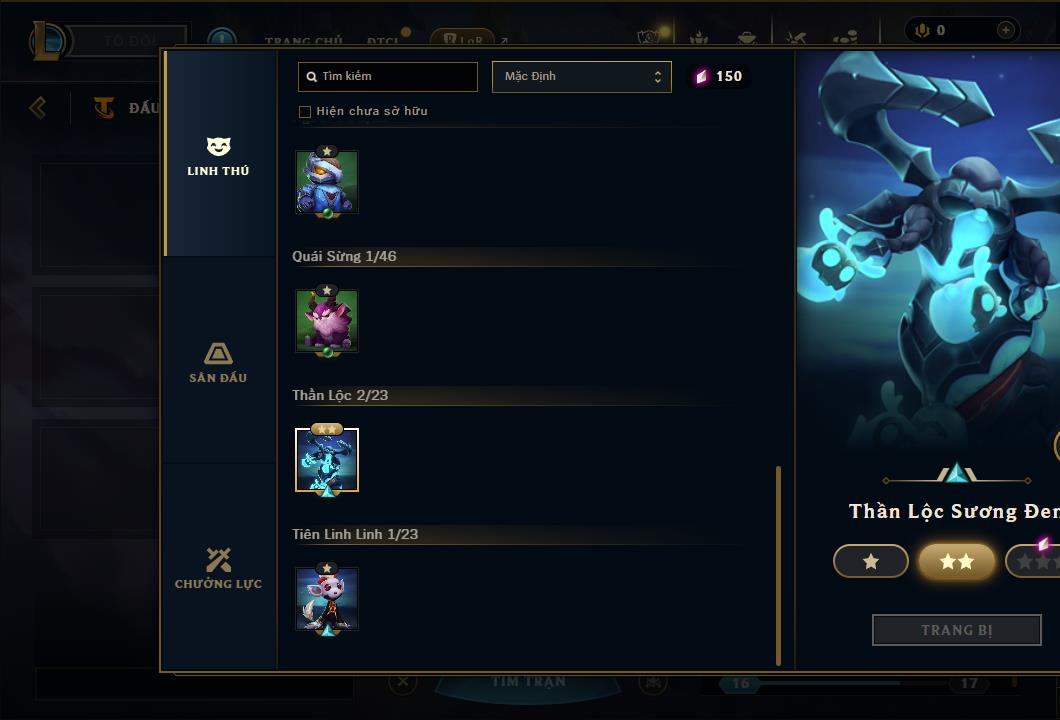Select the two-star variant button

tap(957, 562)
